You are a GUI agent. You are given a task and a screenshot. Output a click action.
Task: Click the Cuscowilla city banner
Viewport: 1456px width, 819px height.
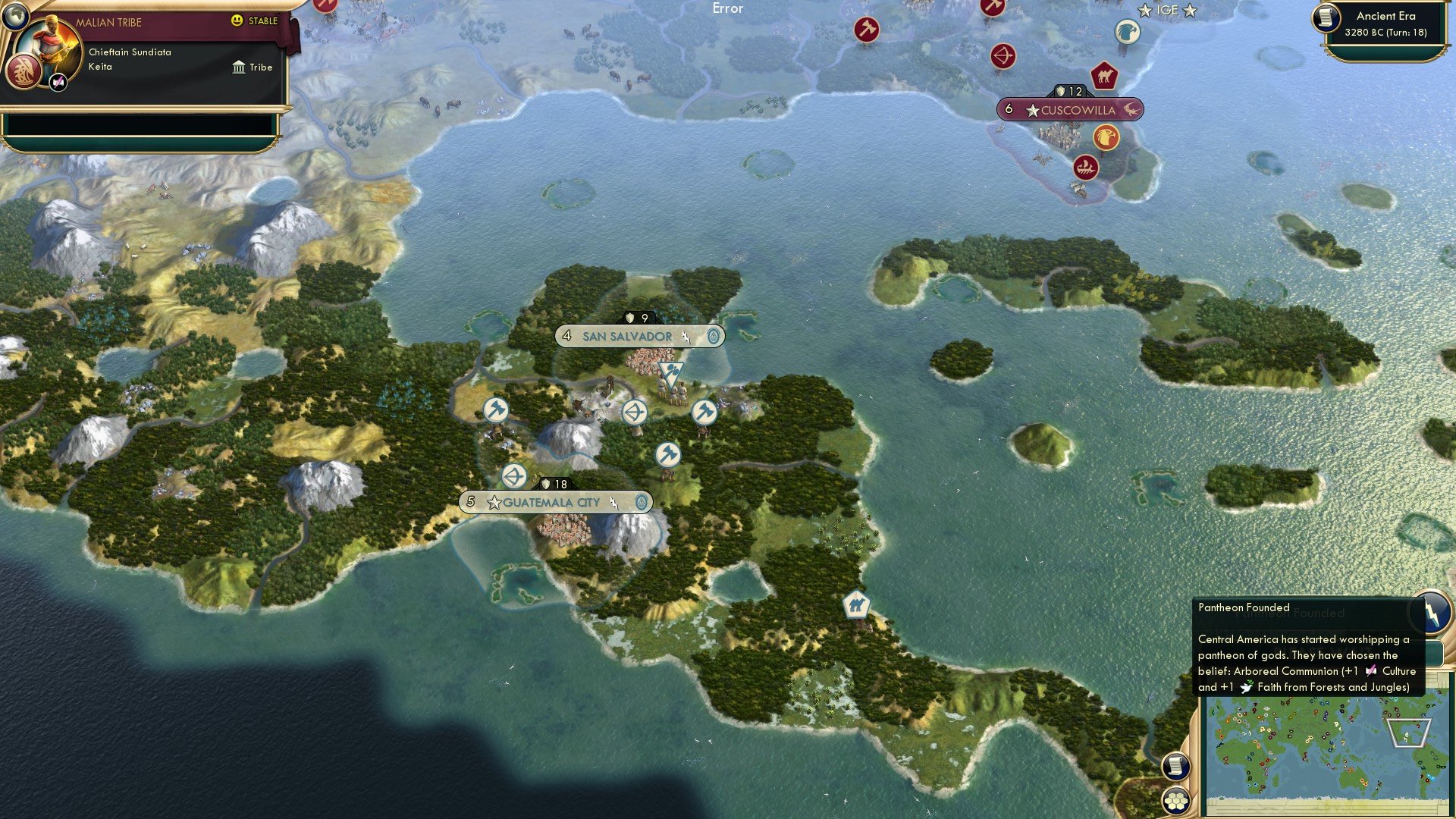[1068, 110]
